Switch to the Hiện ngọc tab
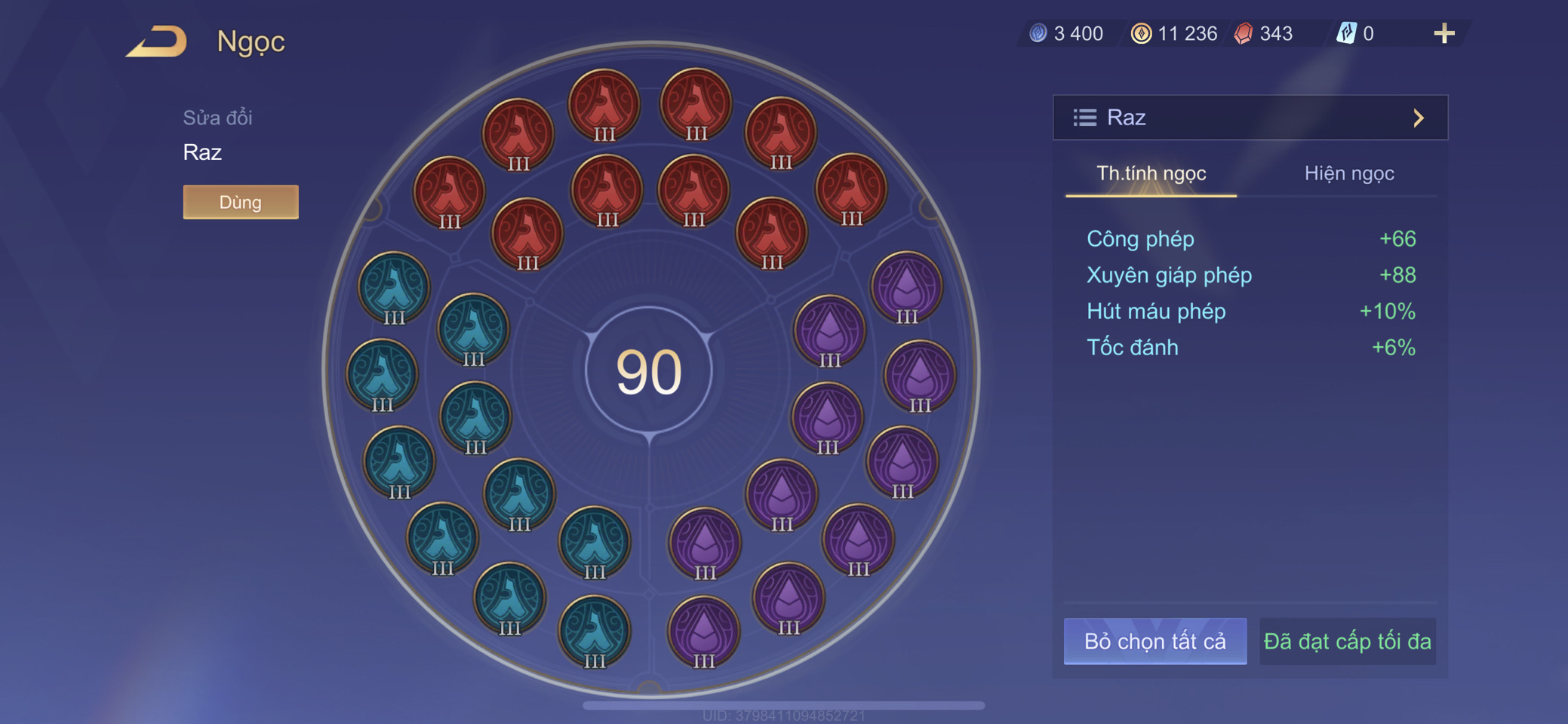Screen dimensions: 1568x724 tap(1348, 173)
